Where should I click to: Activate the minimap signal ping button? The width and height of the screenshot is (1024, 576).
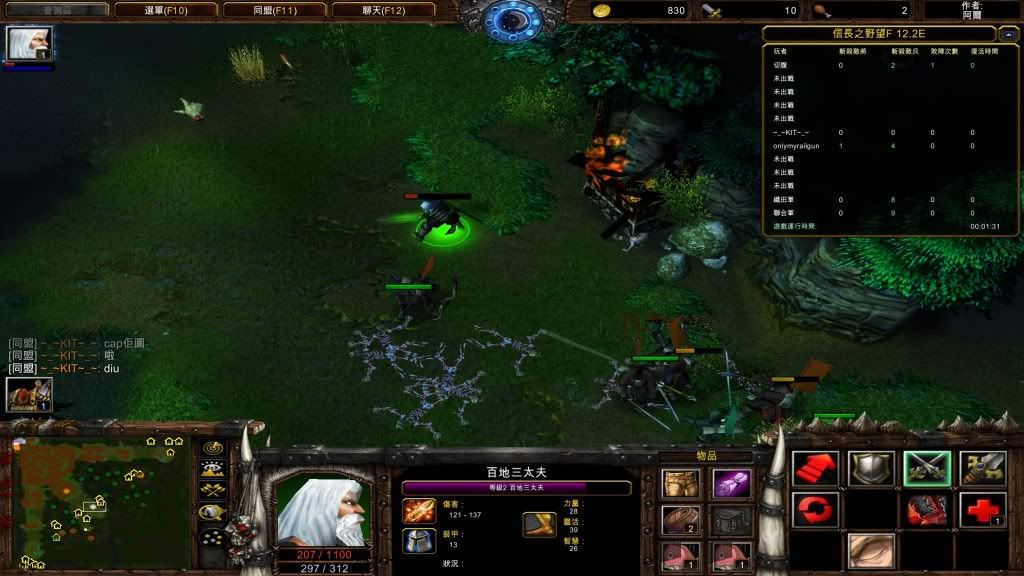(x=212, y=447)
